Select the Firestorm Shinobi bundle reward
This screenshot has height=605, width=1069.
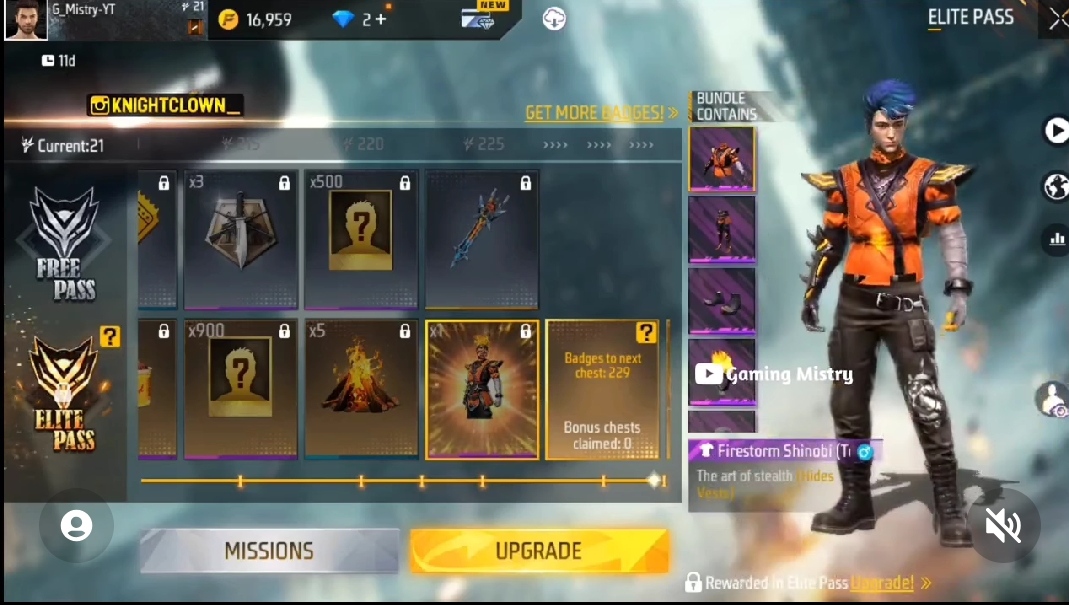tap(482, 389)
